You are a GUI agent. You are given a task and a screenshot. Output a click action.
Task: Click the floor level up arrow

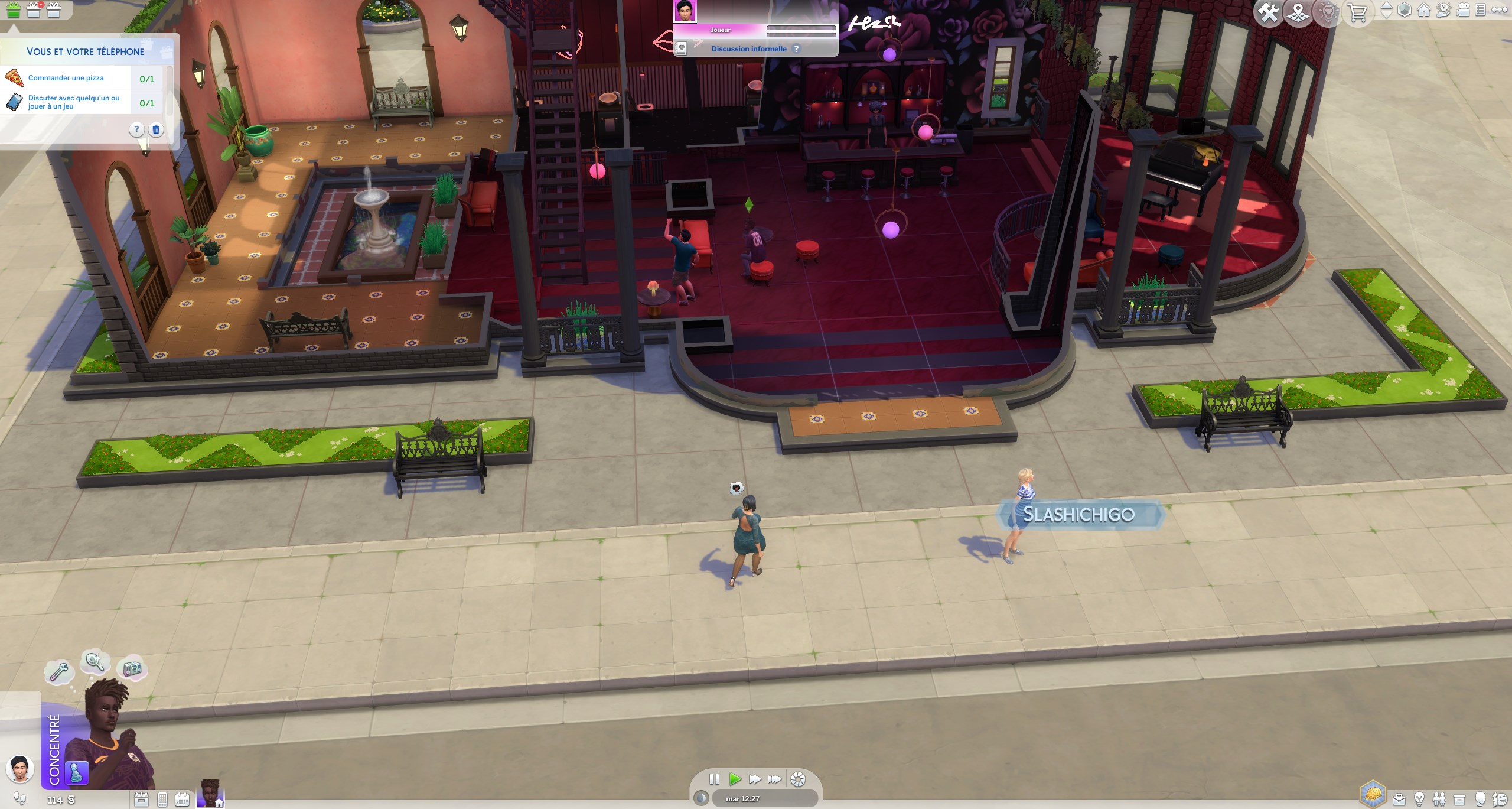click(x=1387, y=5)
